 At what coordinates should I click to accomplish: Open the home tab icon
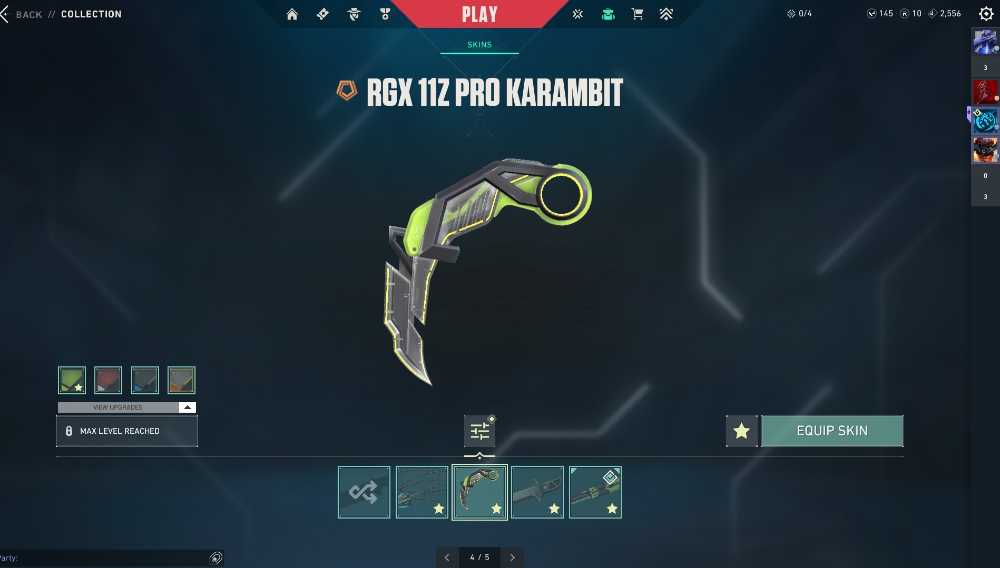click(292, 14)
